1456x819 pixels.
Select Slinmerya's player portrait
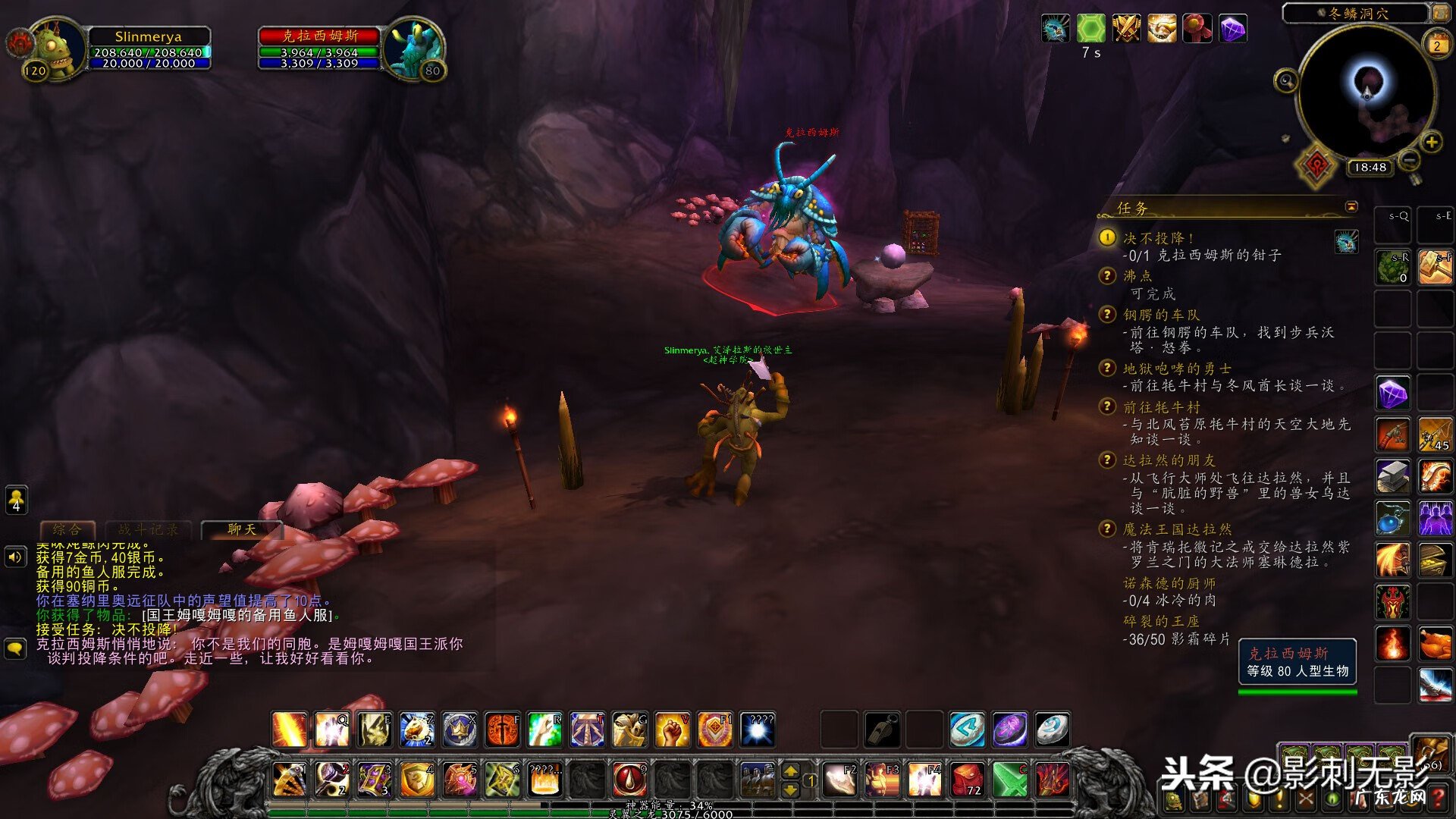(x=55, y=49)
